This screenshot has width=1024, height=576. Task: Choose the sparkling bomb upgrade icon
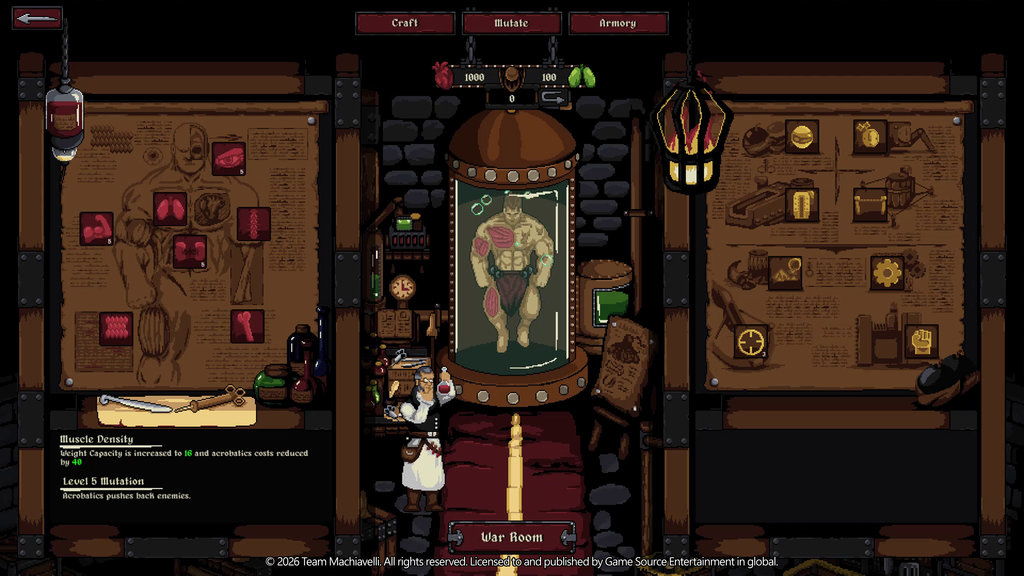click(x=870, y=136)
